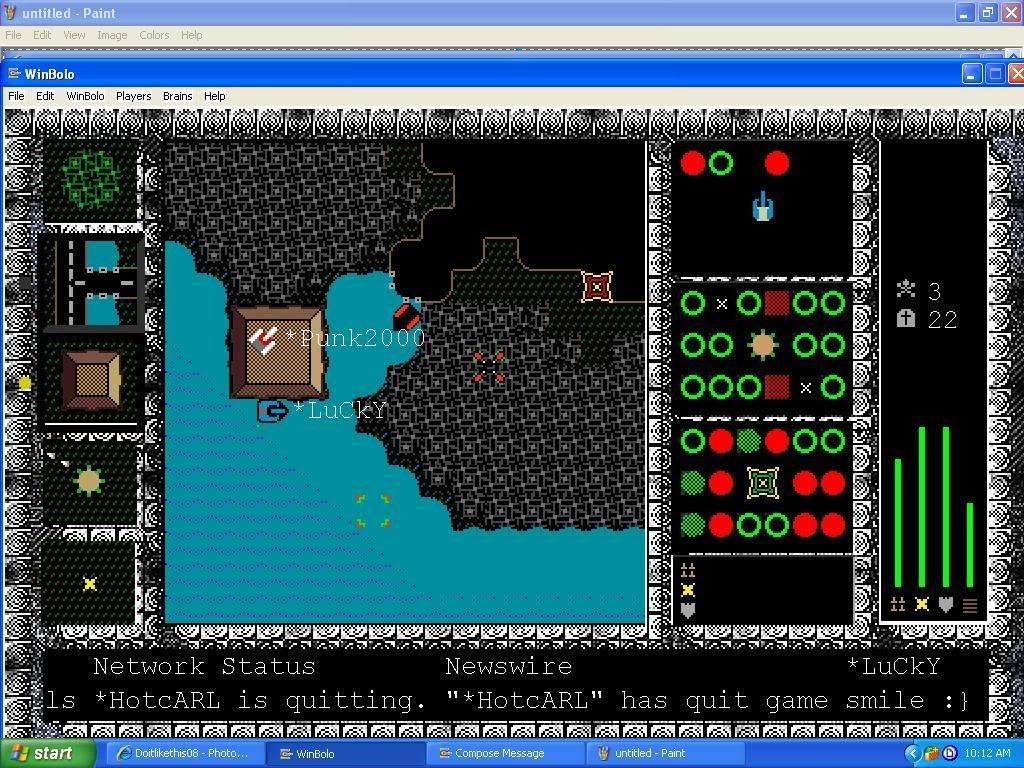Pick the pillbox placement tool
The height and width of the screenshot is (768, 1024).
(89, 482)
